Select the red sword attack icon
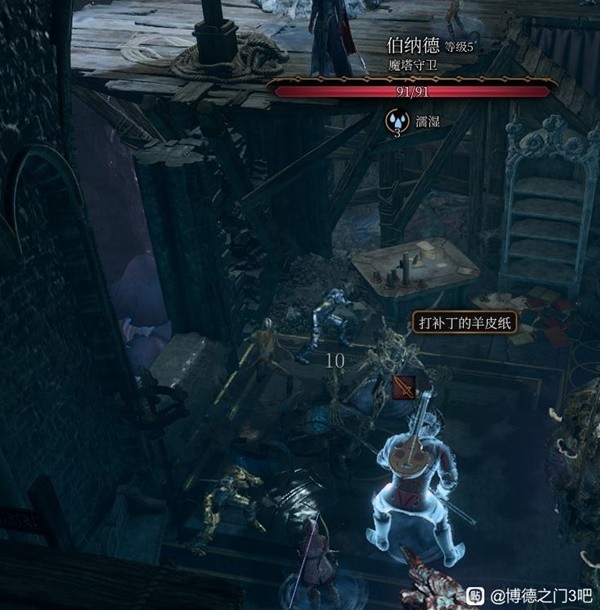 [x=404, y=387]
